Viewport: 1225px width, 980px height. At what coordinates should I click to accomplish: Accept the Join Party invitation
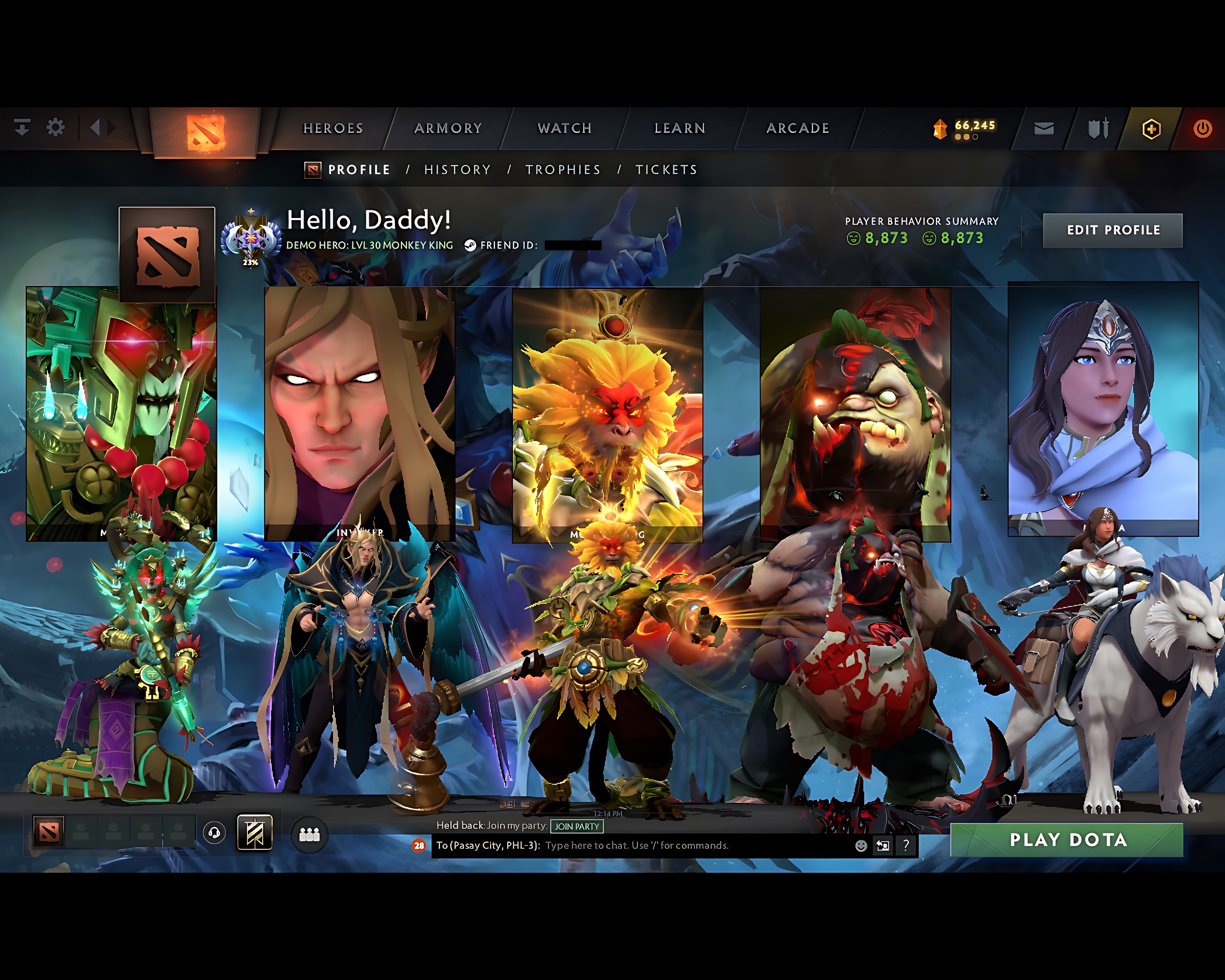[577, 827]
